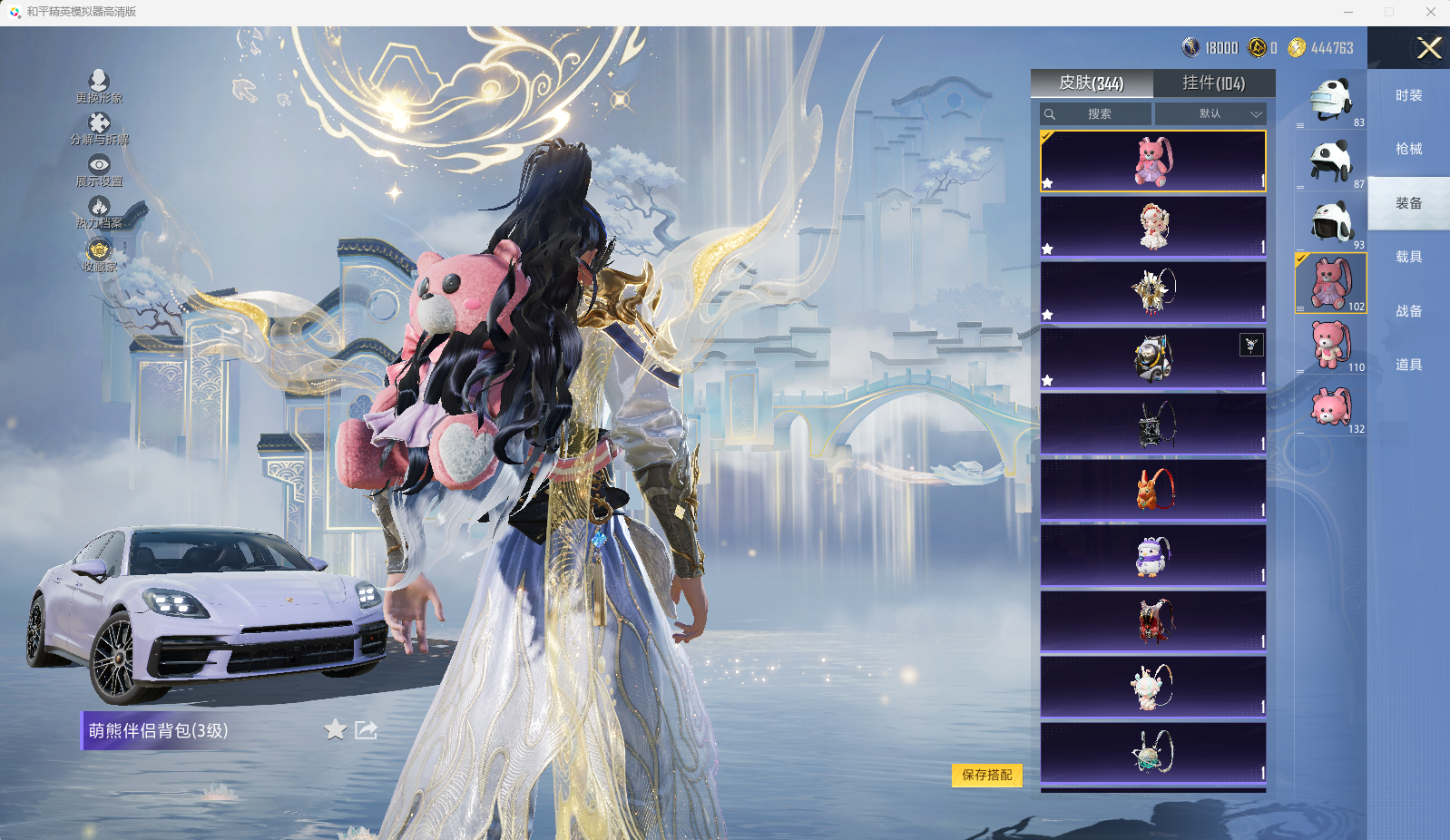Select the red and black backpack skin

[1152, 621]
